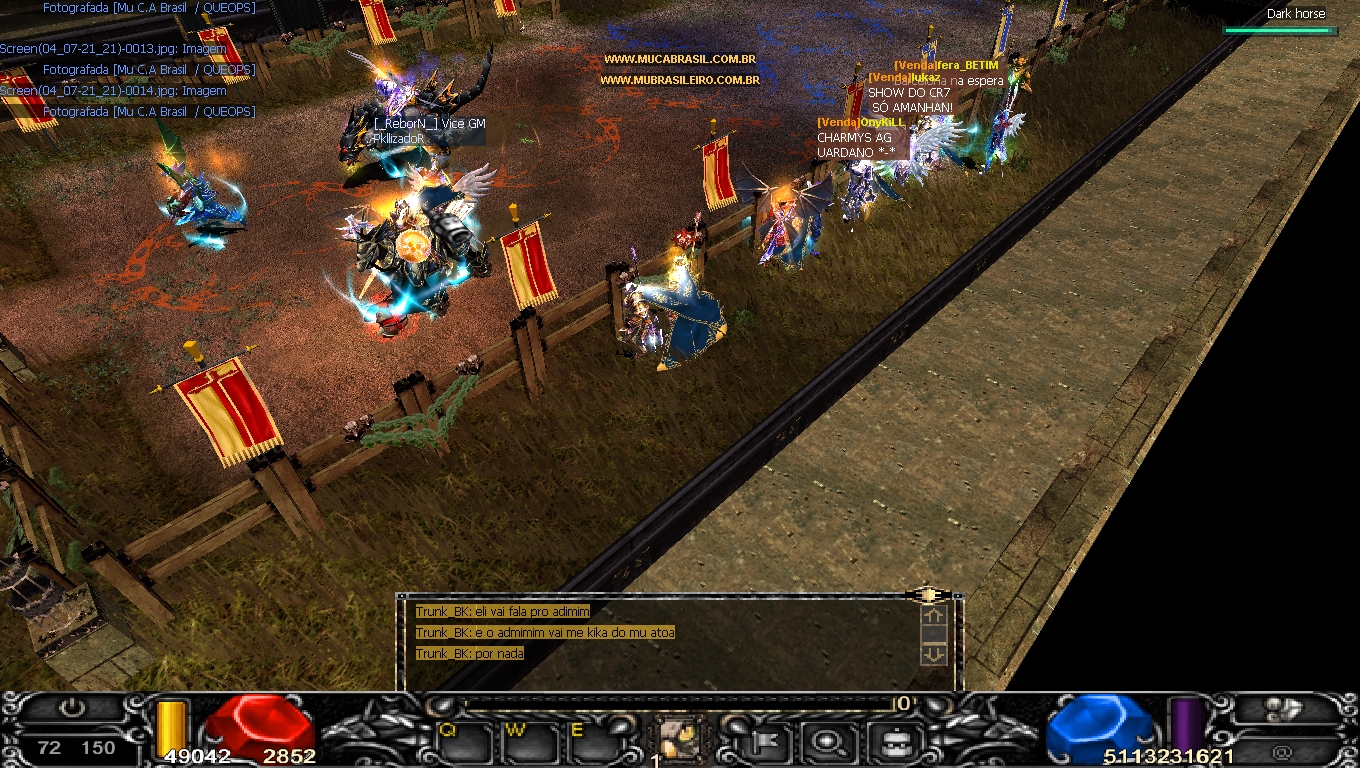Click the chat scroll up arrow
The width and height of the screenshot is (1360, 768).
(933, 617)
